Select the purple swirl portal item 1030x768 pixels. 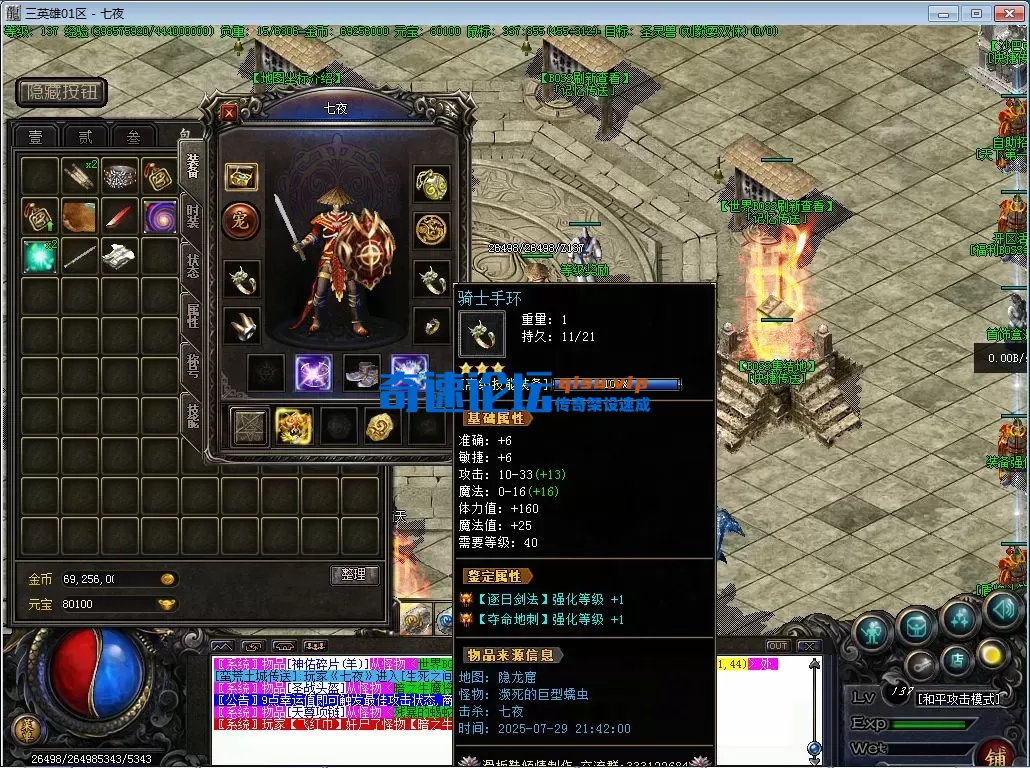click(x=160, y=215)
